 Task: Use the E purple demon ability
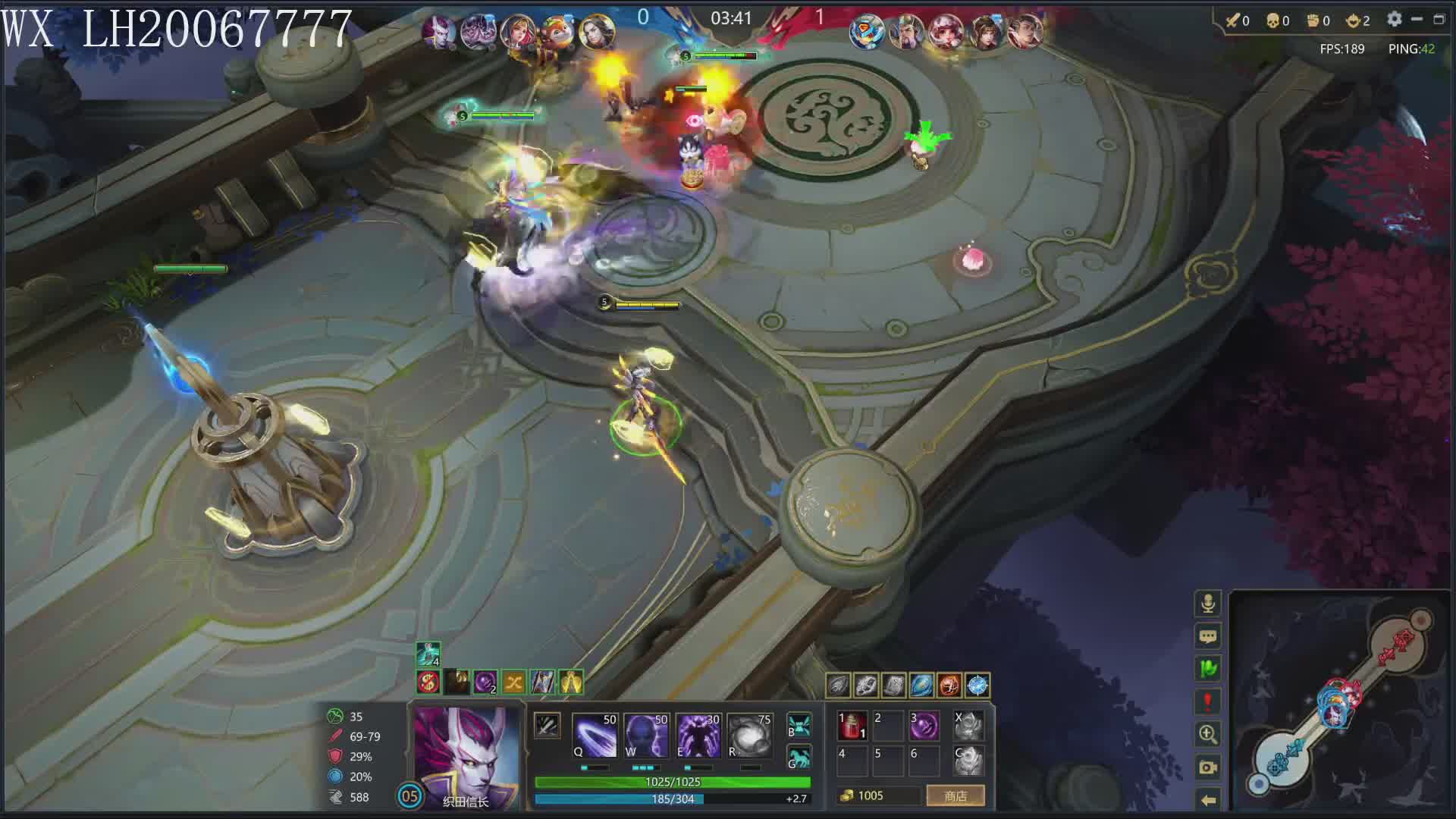(x=698, y=735)
